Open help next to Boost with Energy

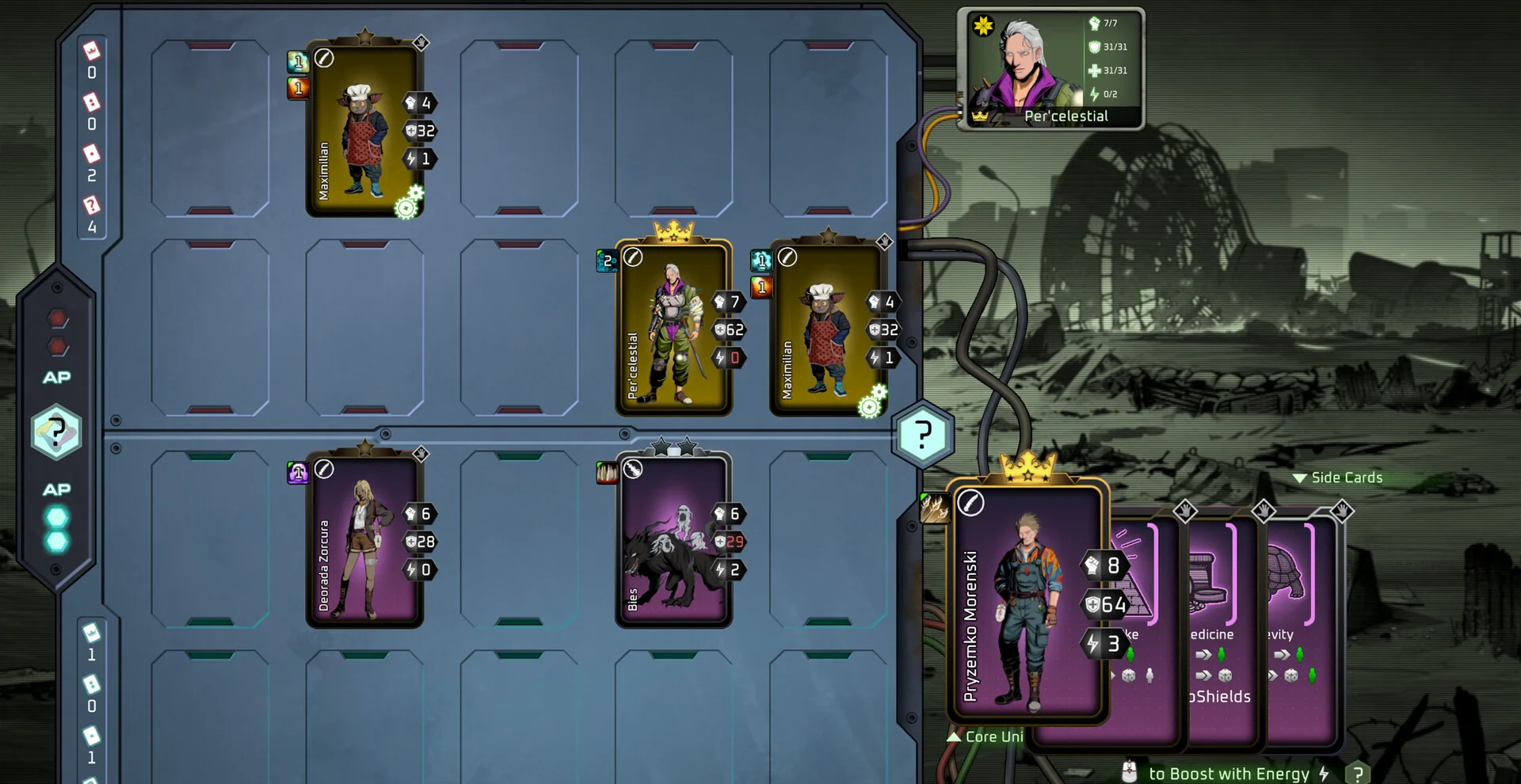(x=1358, y=774)
